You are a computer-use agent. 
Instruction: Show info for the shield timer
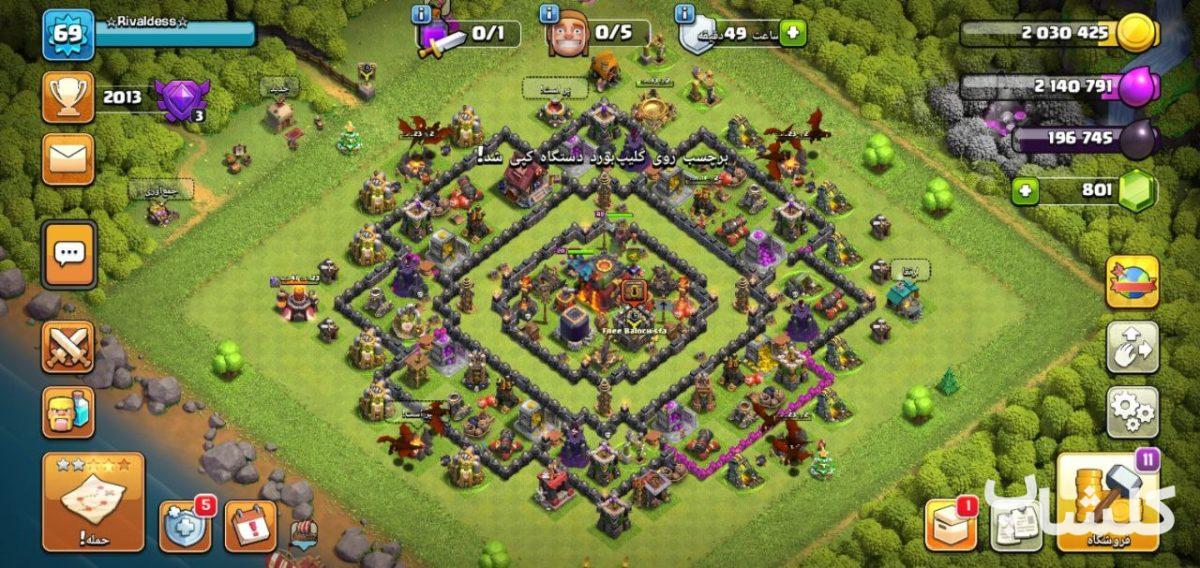[685, 14]
